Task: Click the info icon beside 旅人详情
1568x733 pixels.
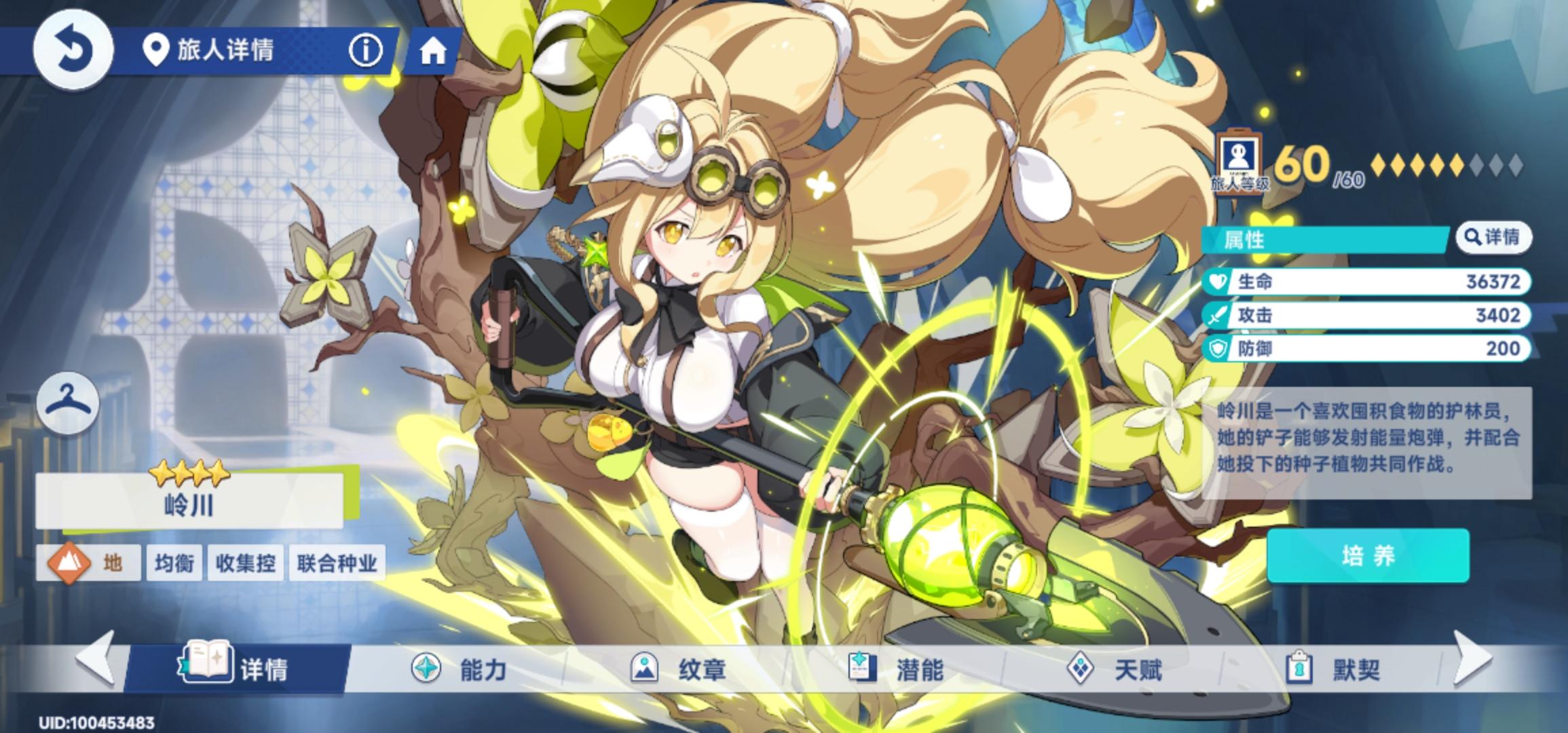Action: 366,50
